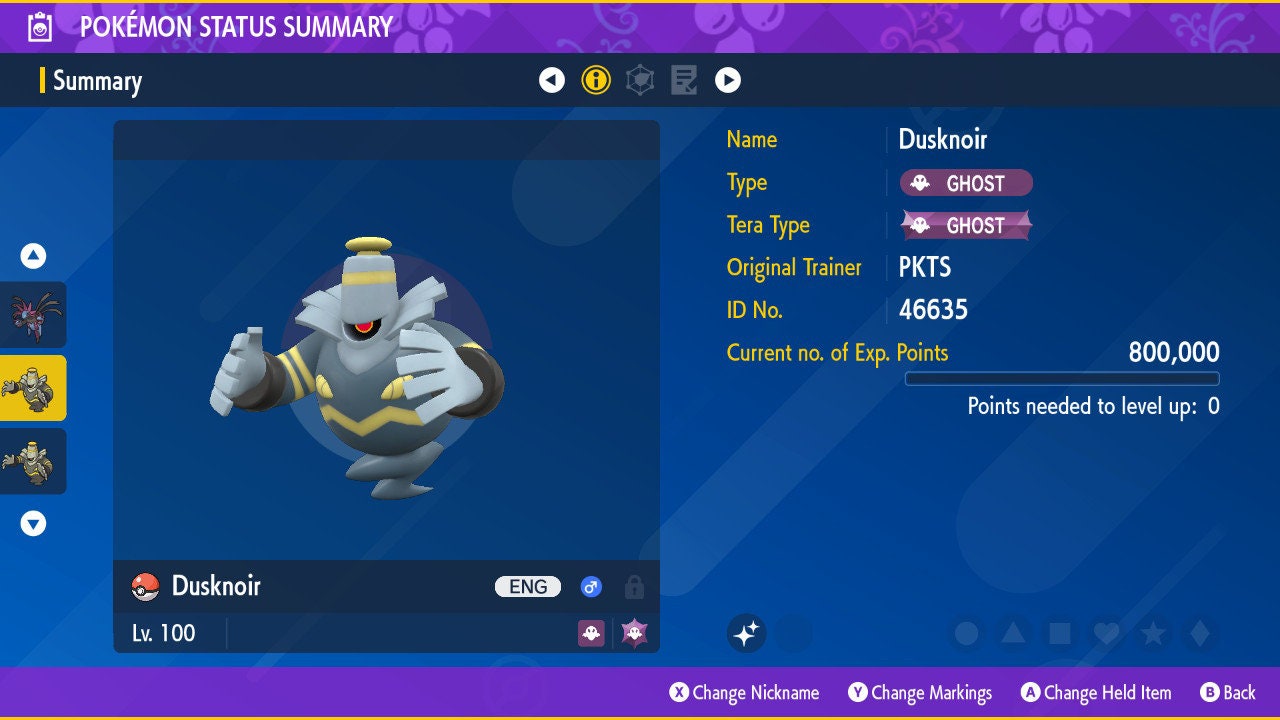Click the Poké Ball icon beside Dusknoir
Screen dimensions: 1280x720
pyautogui.click(x=146, y=587)
